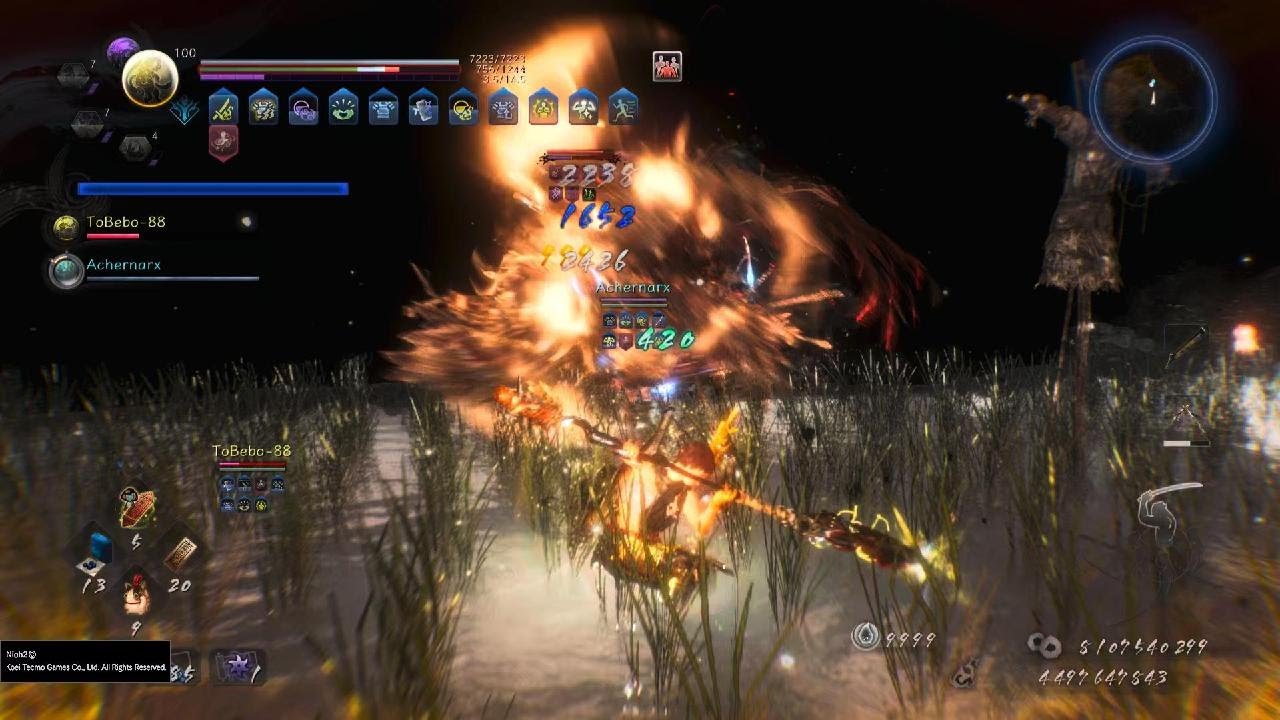Select Achernarx in the party list
Screen dimensions: 1280x720
(123, 266)
